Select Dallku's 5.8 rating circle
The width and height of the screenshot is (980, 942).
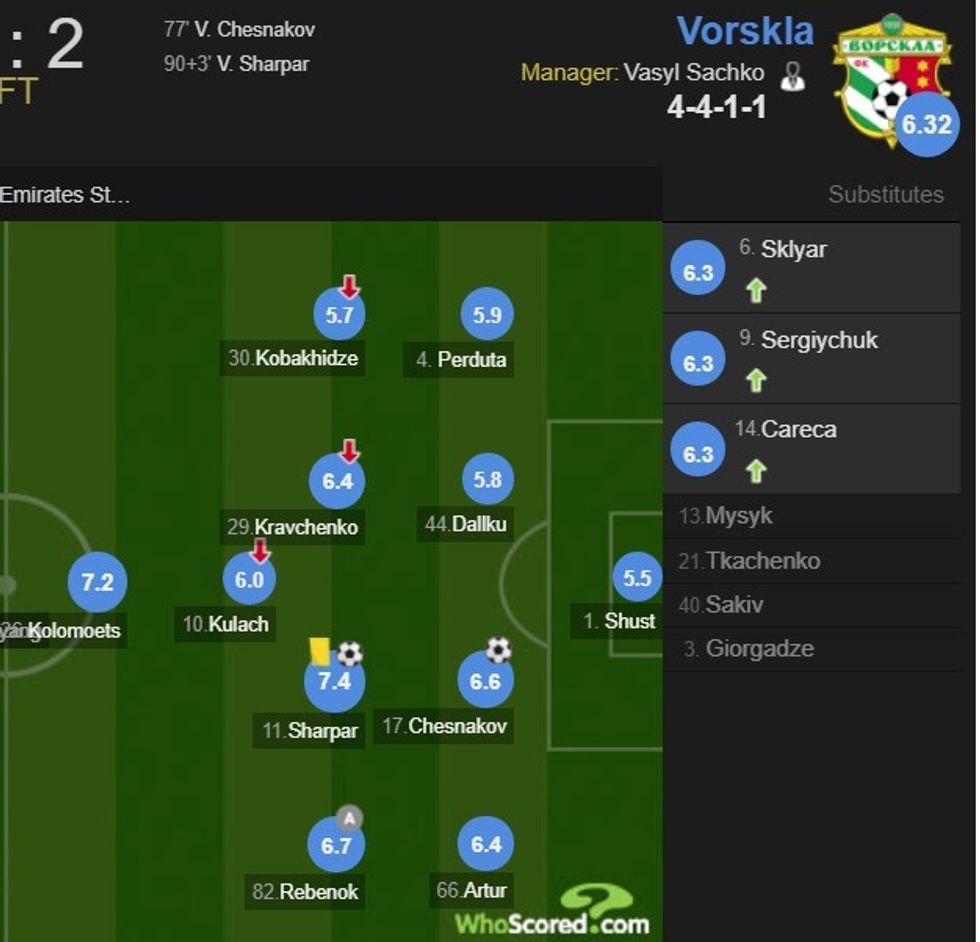[487, 481]
